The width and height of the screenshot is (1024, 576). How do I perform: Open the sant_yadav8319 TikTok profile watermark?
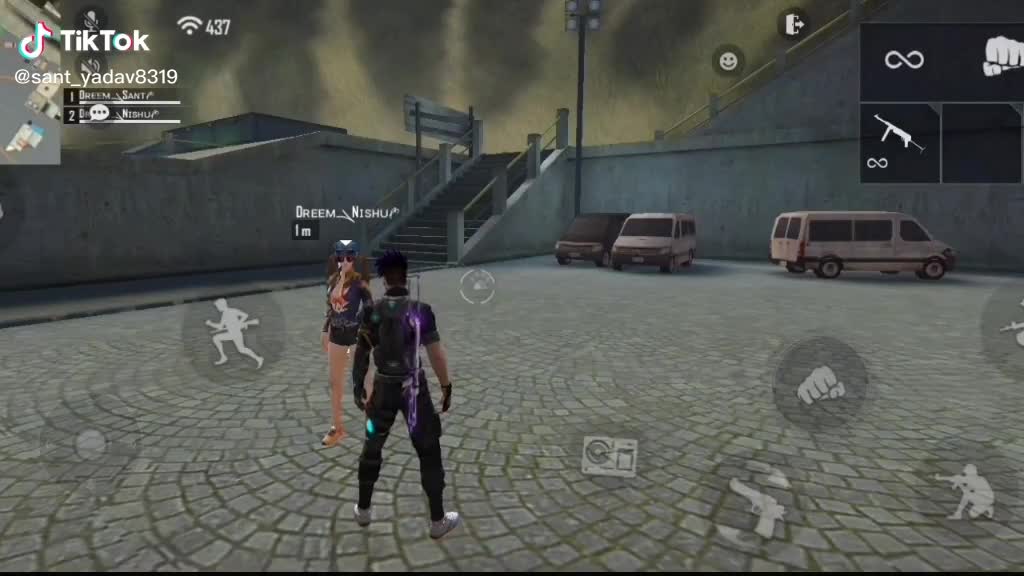[96, 76]
